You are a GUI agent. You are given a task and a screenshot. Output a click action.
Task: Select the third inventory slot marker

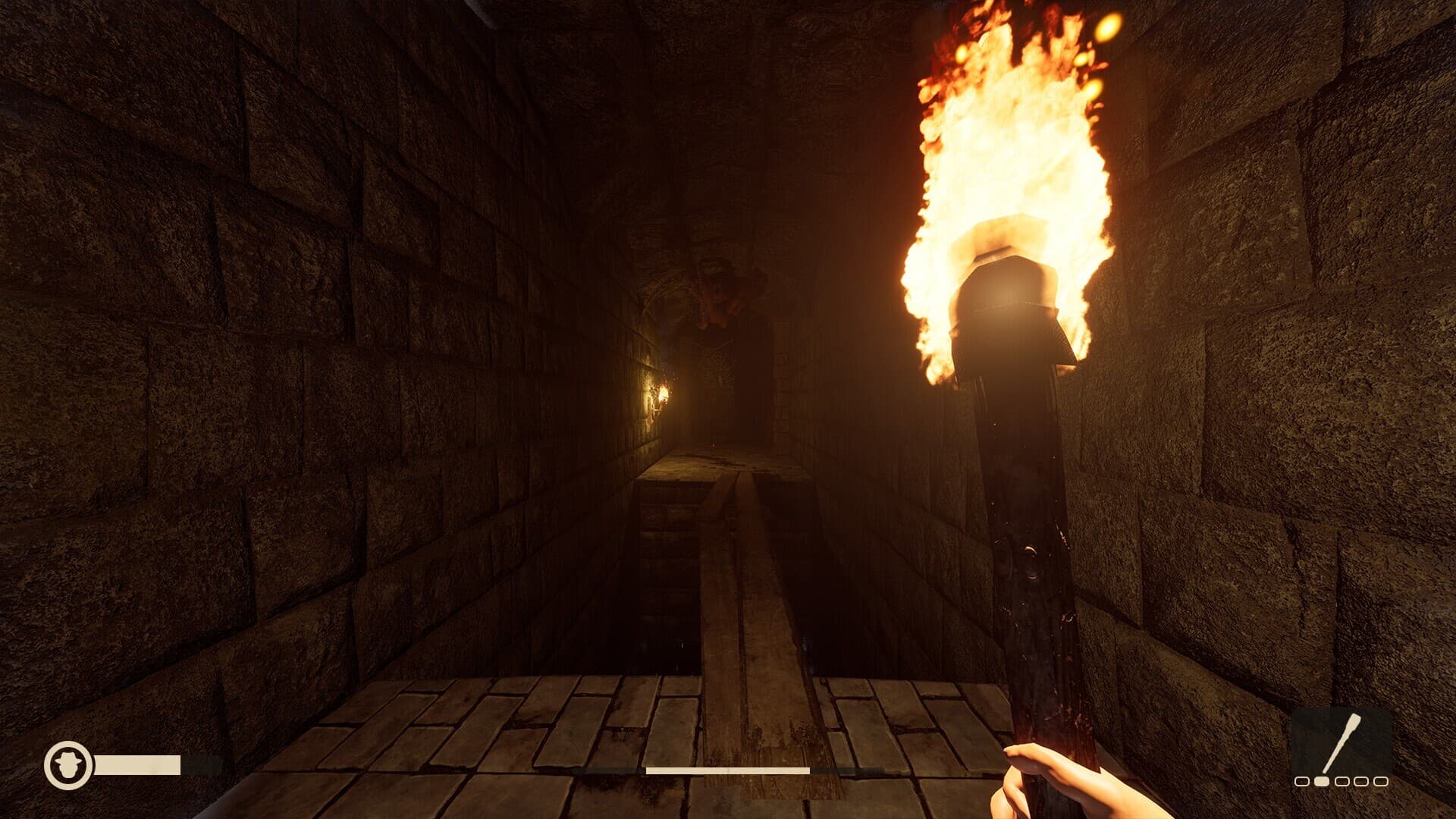(1341, 780)
